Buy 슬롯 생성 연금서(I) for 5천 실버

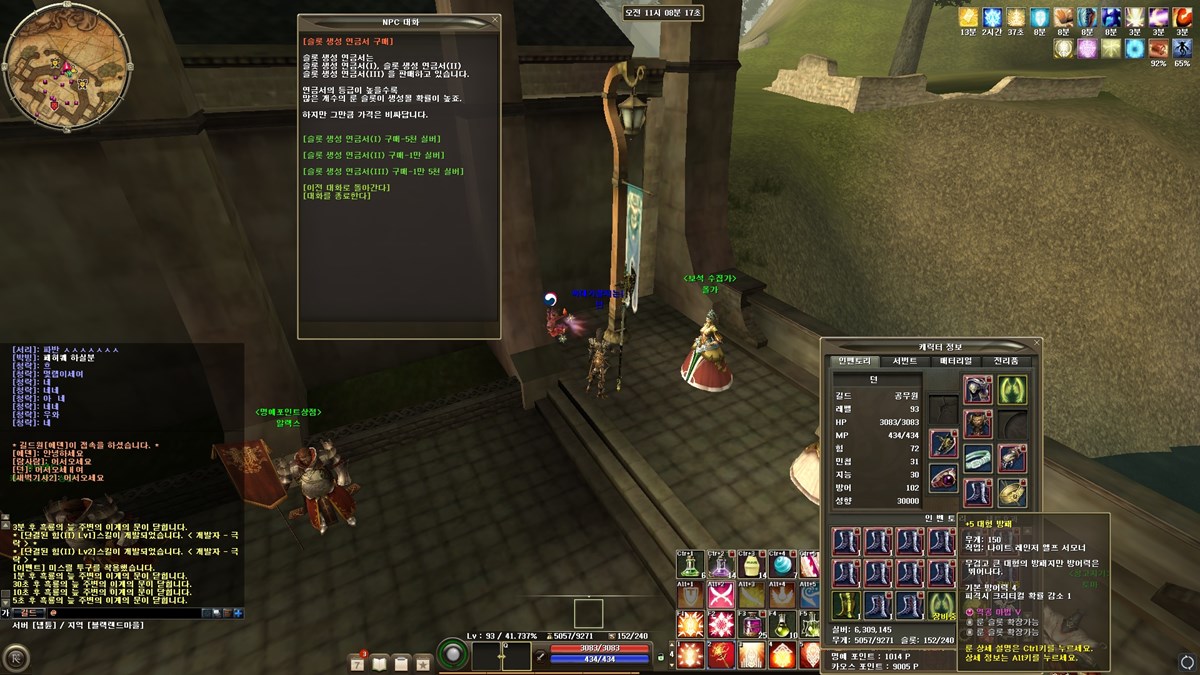click(371, 139)
